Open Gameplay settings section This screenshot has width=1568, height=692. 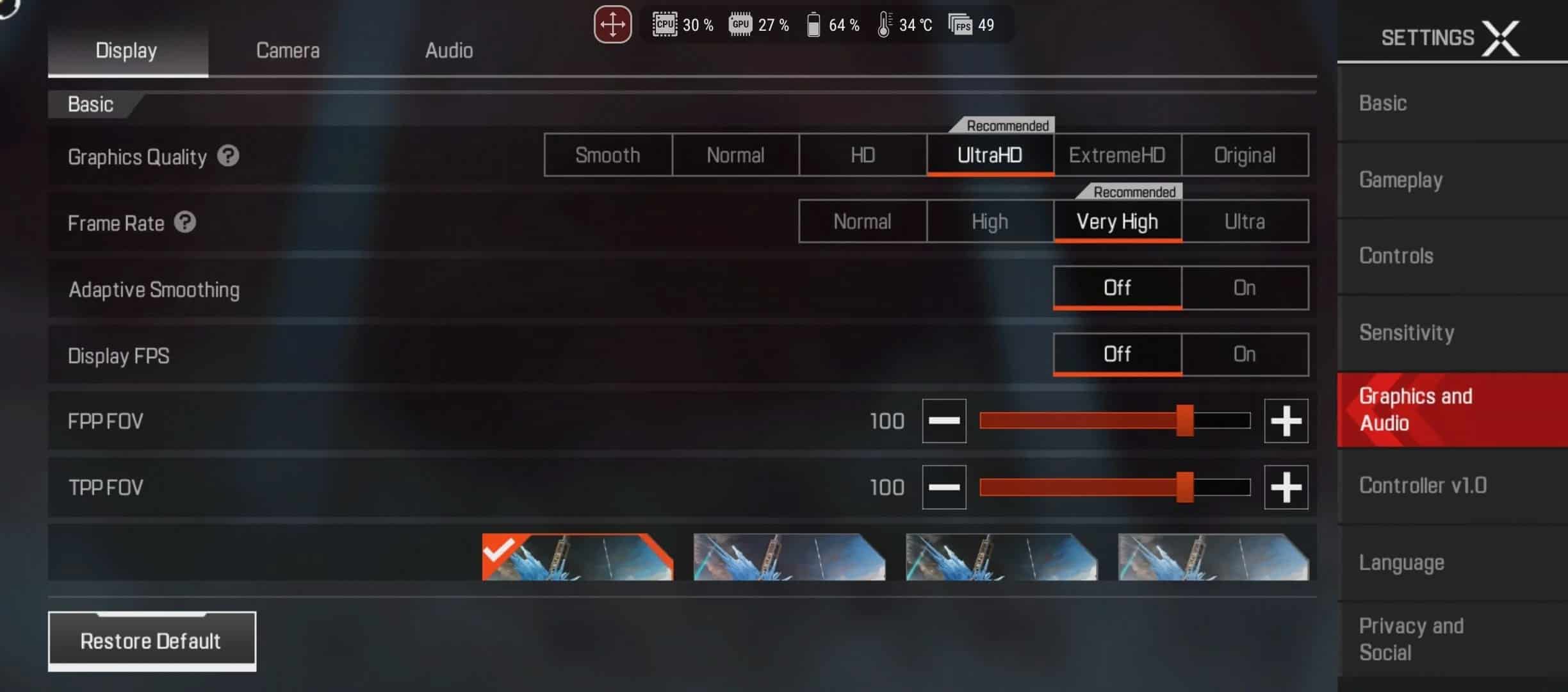[x=1401, y=181]
